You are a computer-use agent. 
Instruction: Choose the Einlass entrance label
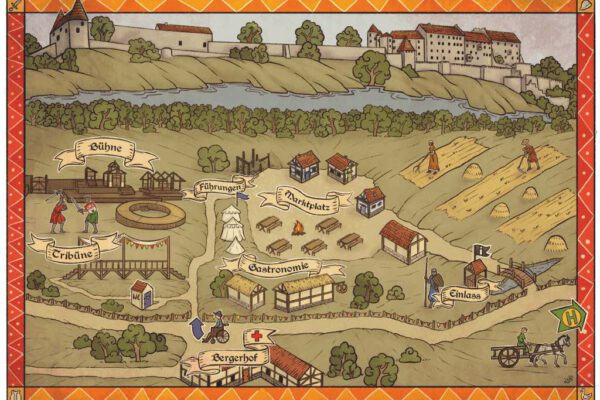pos(464,294)
